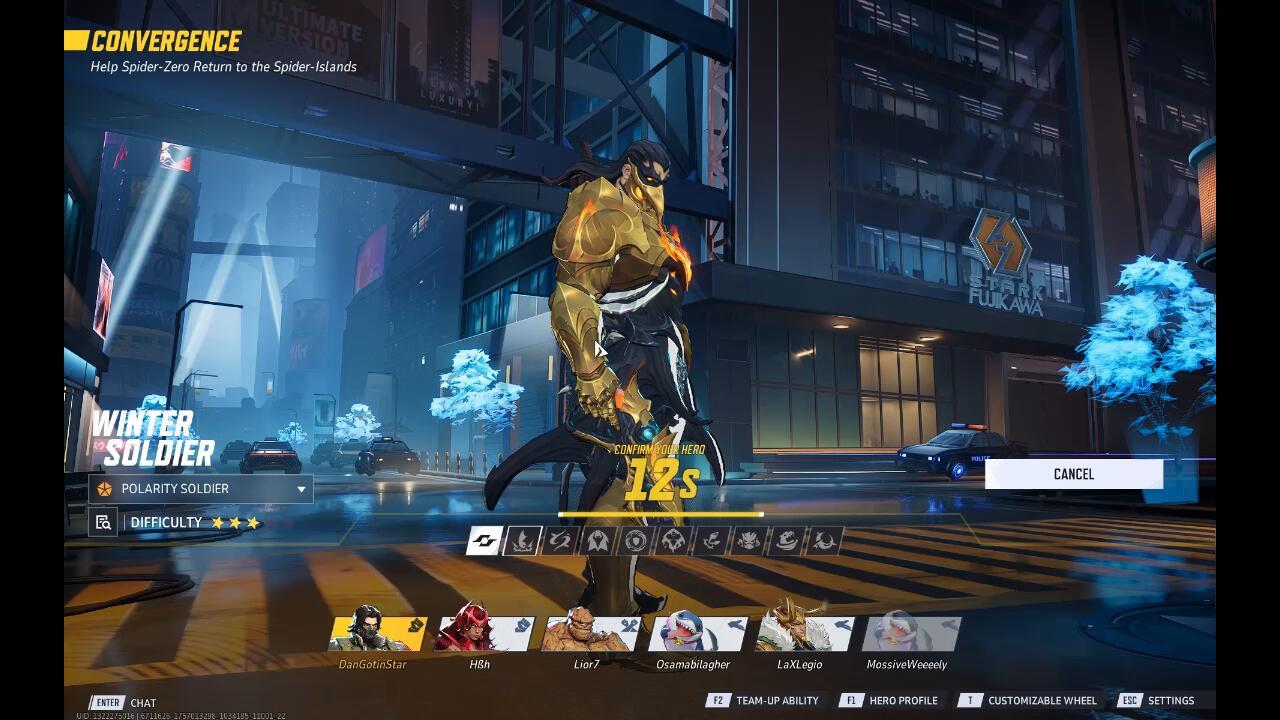Select MossiveWeeeely's faded shark card

click(x=909, y=634)
